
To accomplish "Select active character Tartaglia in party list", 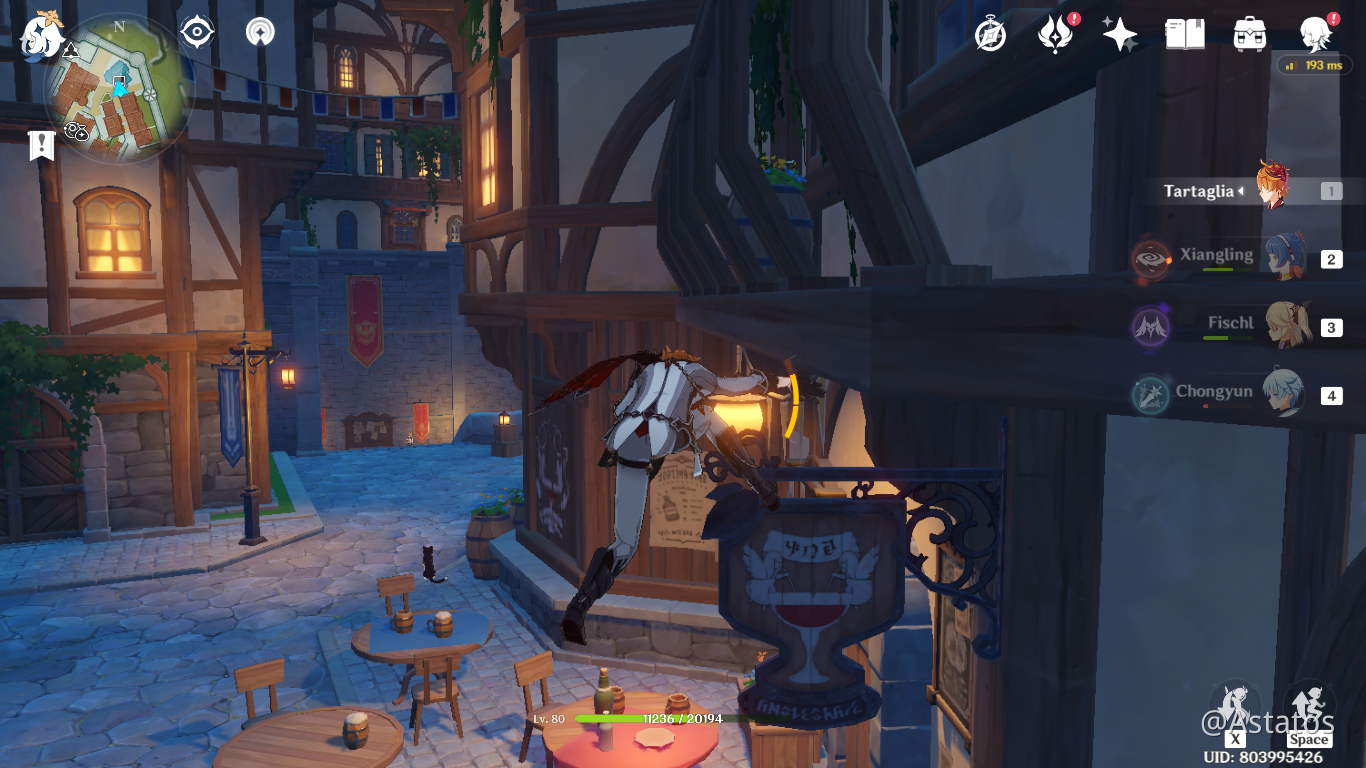I will [1272, 189].
